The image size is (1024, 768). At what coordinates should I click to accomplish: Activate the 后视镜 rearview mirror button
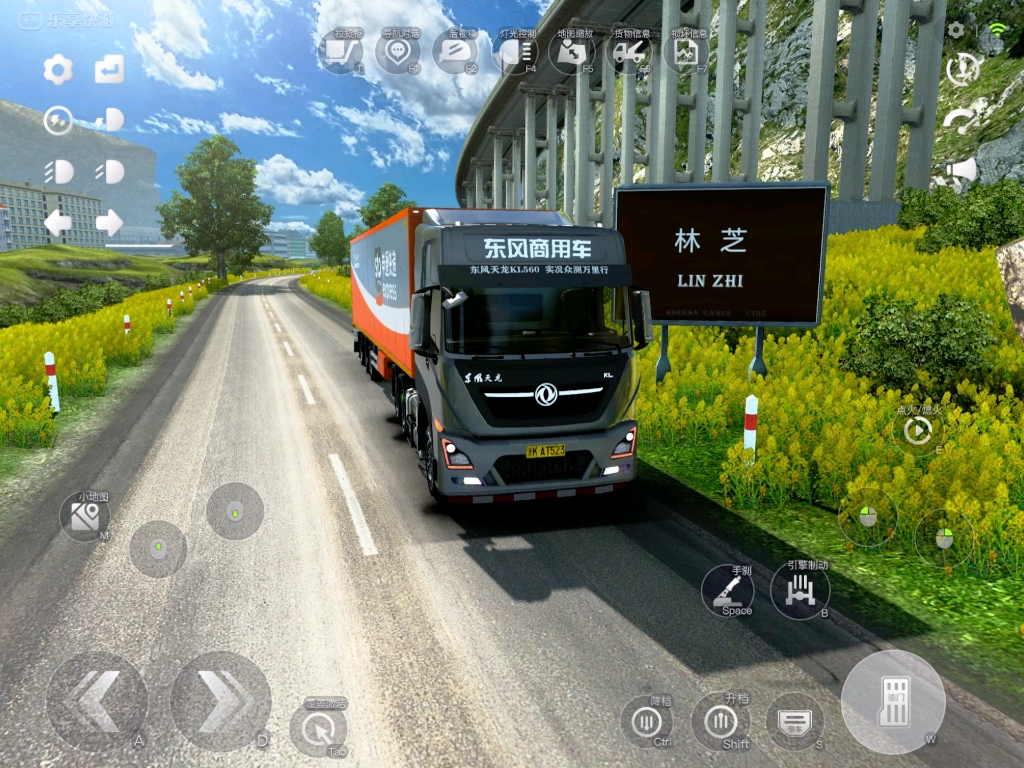coord(455,51)
